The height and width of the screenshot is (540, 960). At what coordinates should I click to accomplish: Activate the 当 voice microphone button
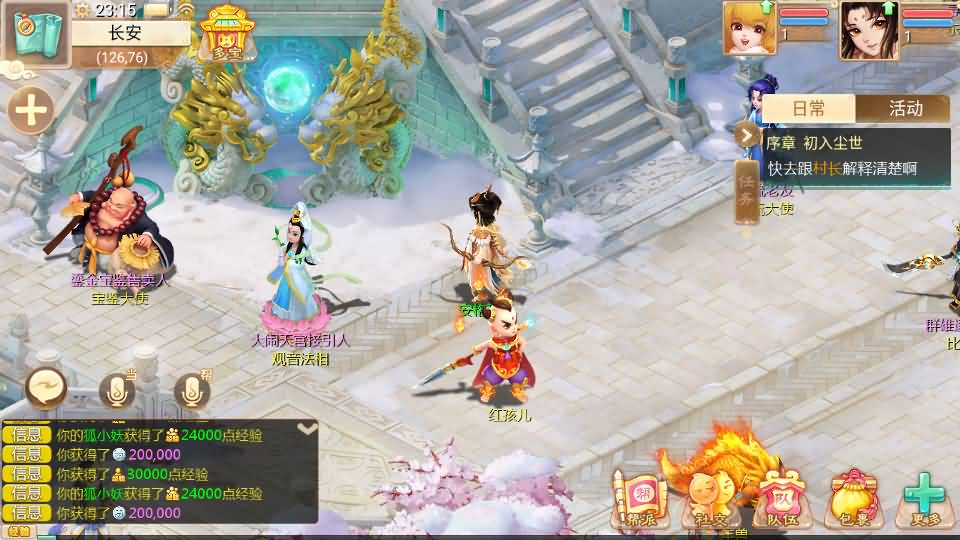(117, 391)
